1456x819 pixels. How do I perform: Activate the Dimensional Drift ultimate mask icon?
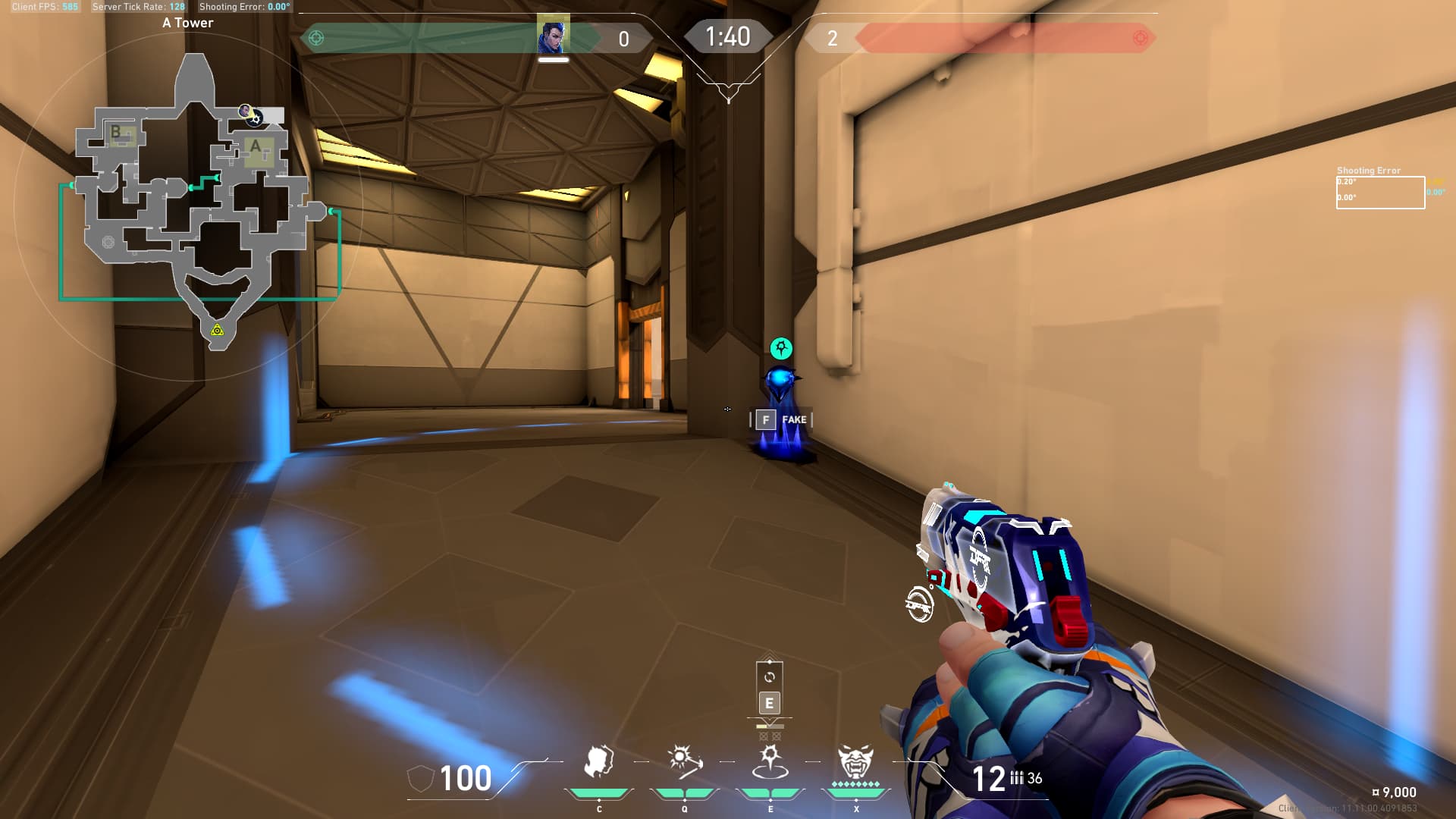[x=855, y=763]
